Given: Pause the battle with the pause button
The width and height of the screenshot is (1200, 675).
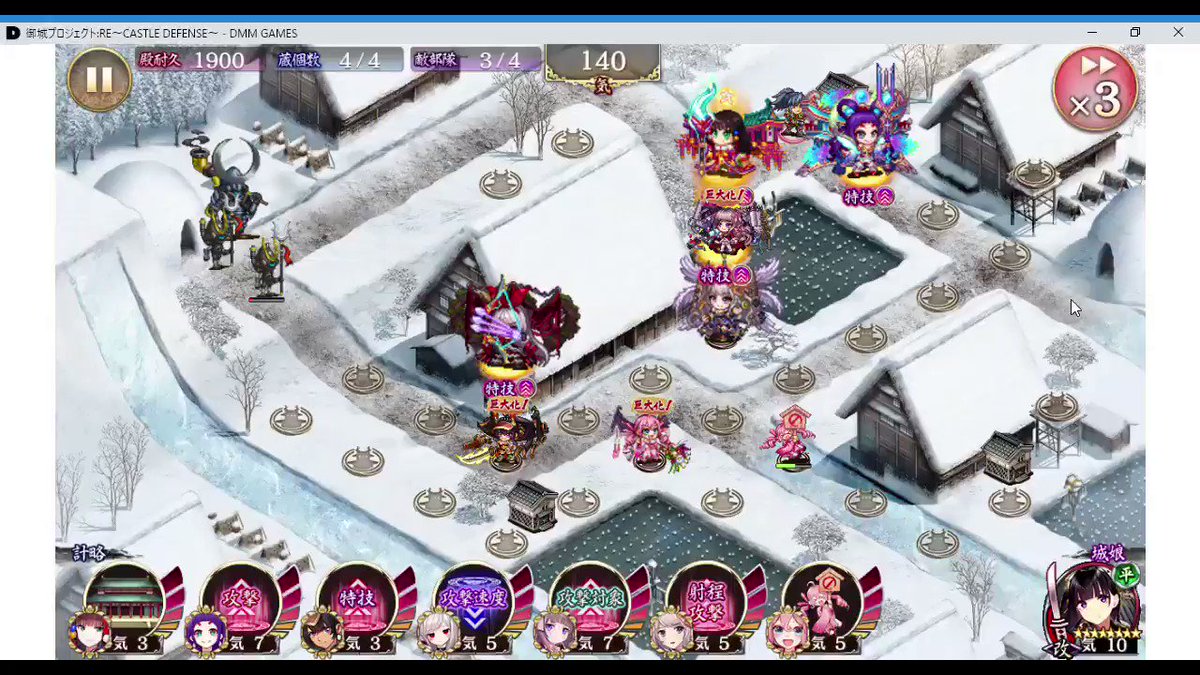Looking at the screenshot, I should 99,79.
